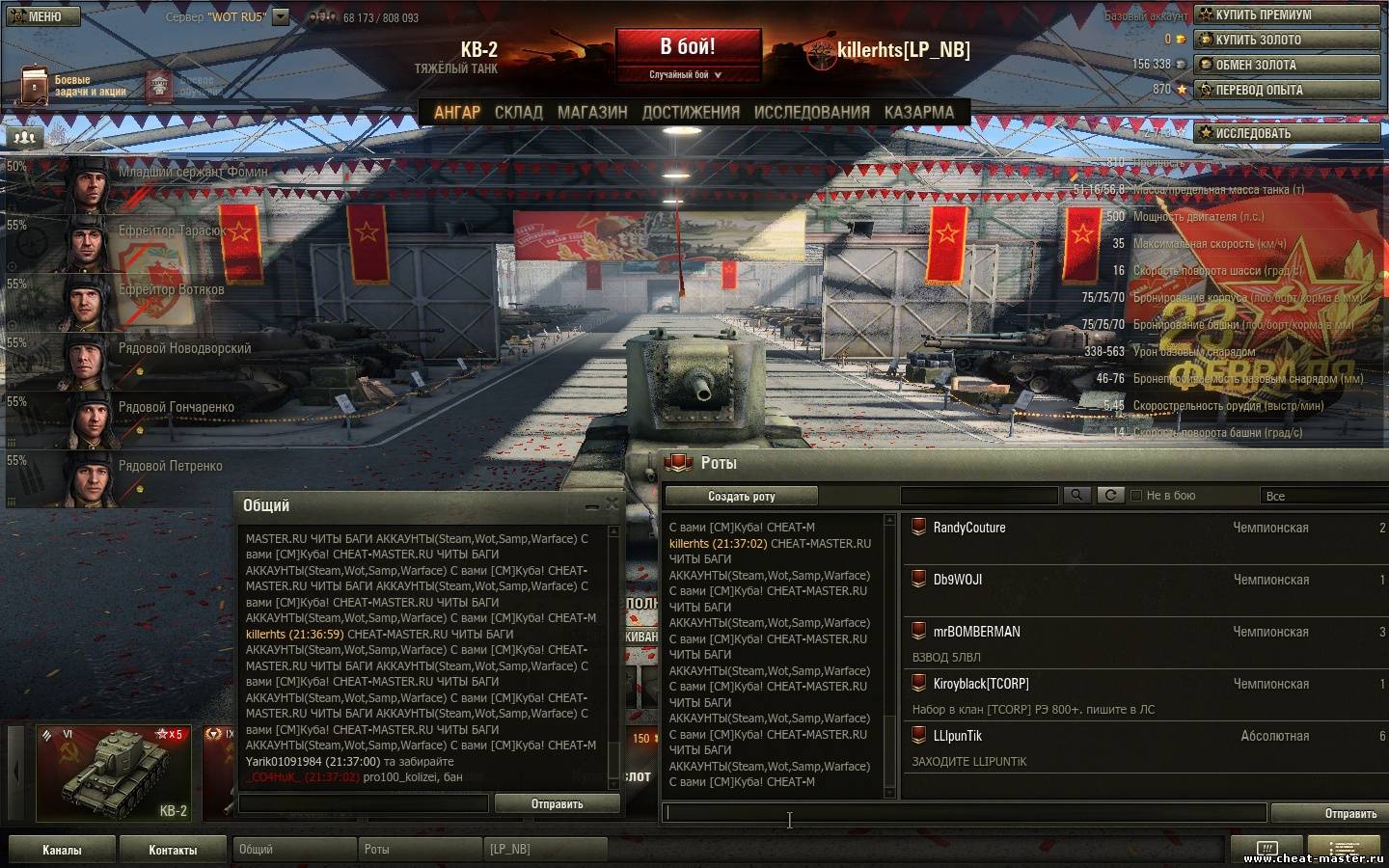Open the ИССЛЕДОВАНИЯ tab

(811, 113)
